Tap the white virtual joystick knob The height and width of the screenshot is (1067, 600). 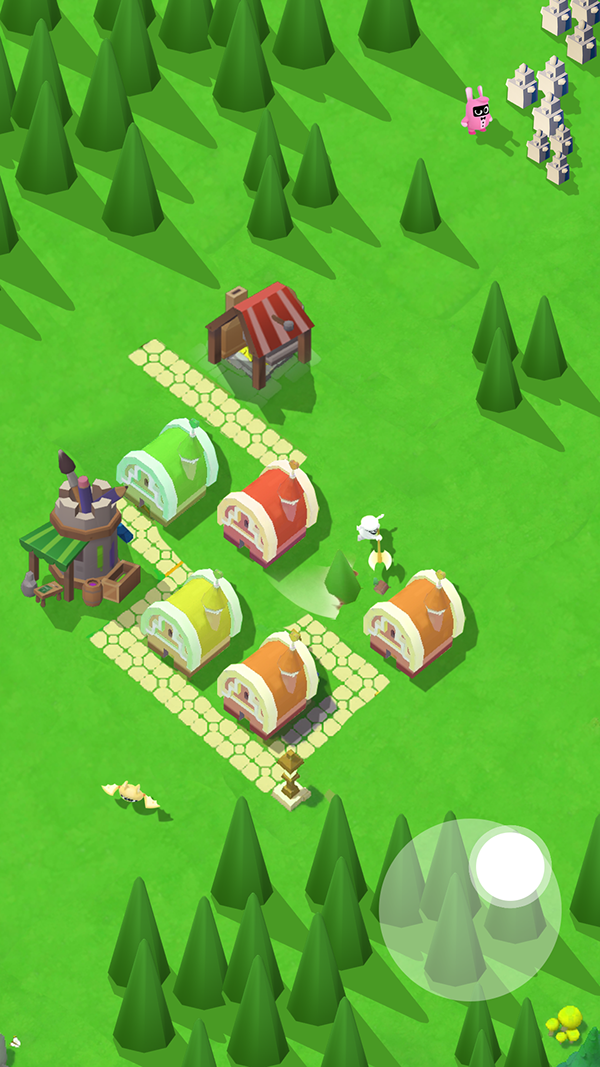[510, 865]
